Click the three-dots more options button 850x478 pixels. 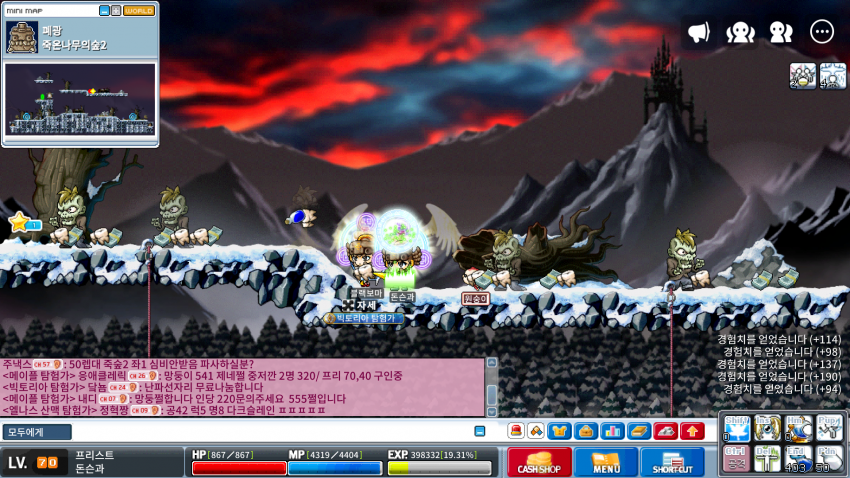pyautogui.click(x=822, y=32)
